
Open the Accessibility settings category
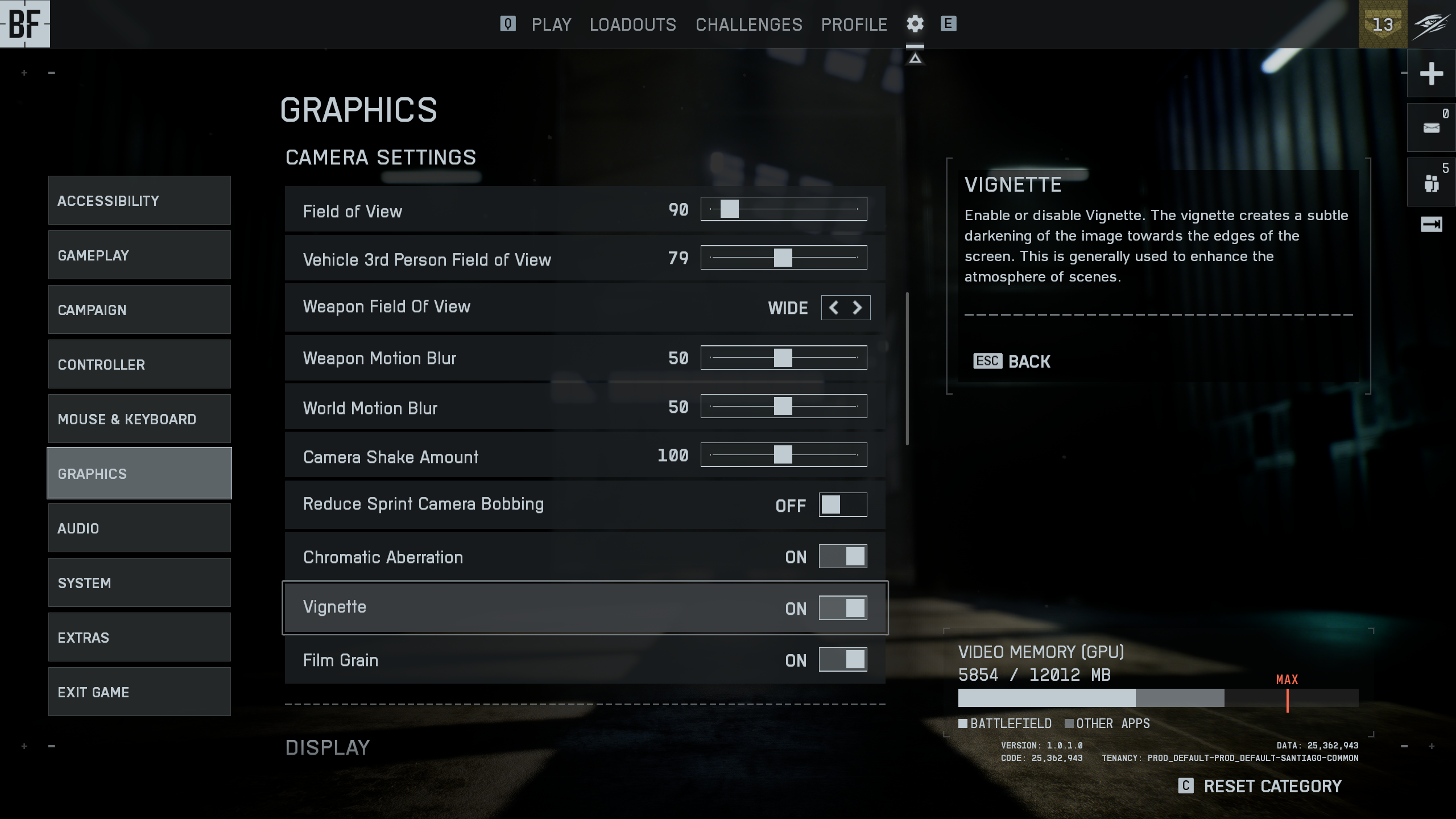tap(139, 200)
